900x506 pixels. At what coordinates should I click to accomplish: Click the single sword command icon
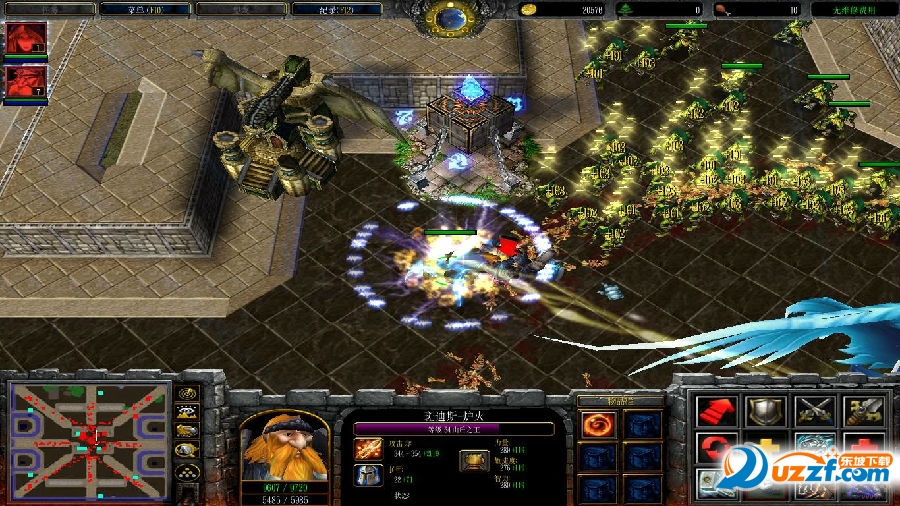point(861,411)
